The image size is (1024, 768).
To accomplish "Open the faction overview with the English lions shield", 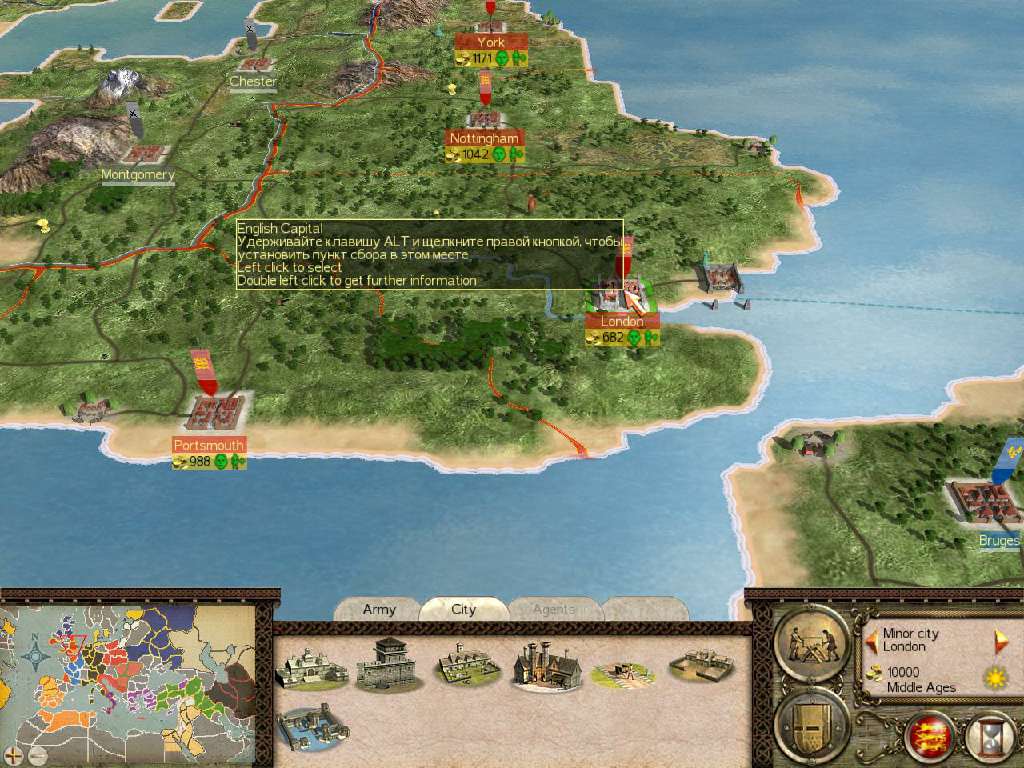I will [929, 737].
